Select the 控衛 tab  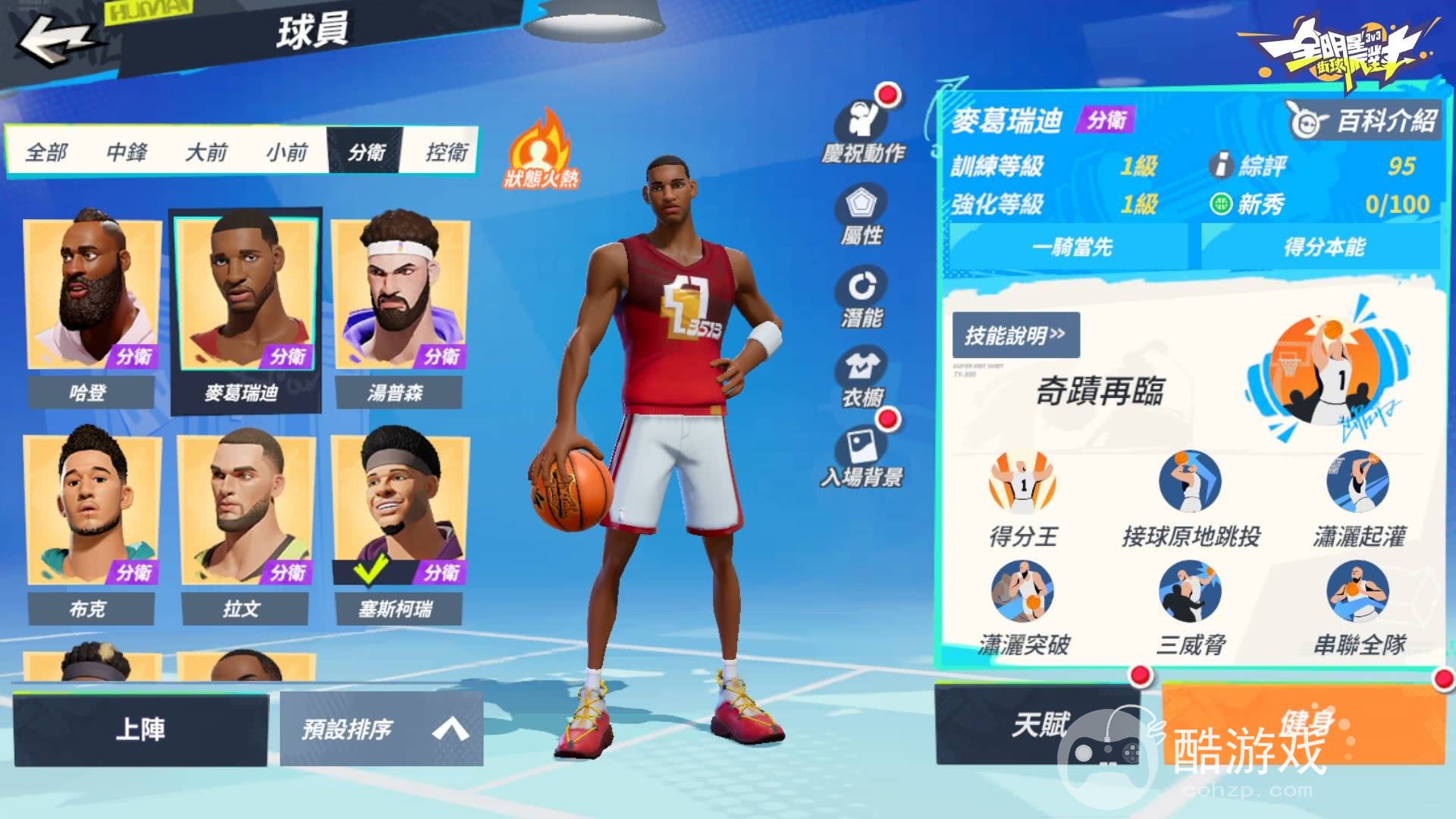tap(446, 152)
